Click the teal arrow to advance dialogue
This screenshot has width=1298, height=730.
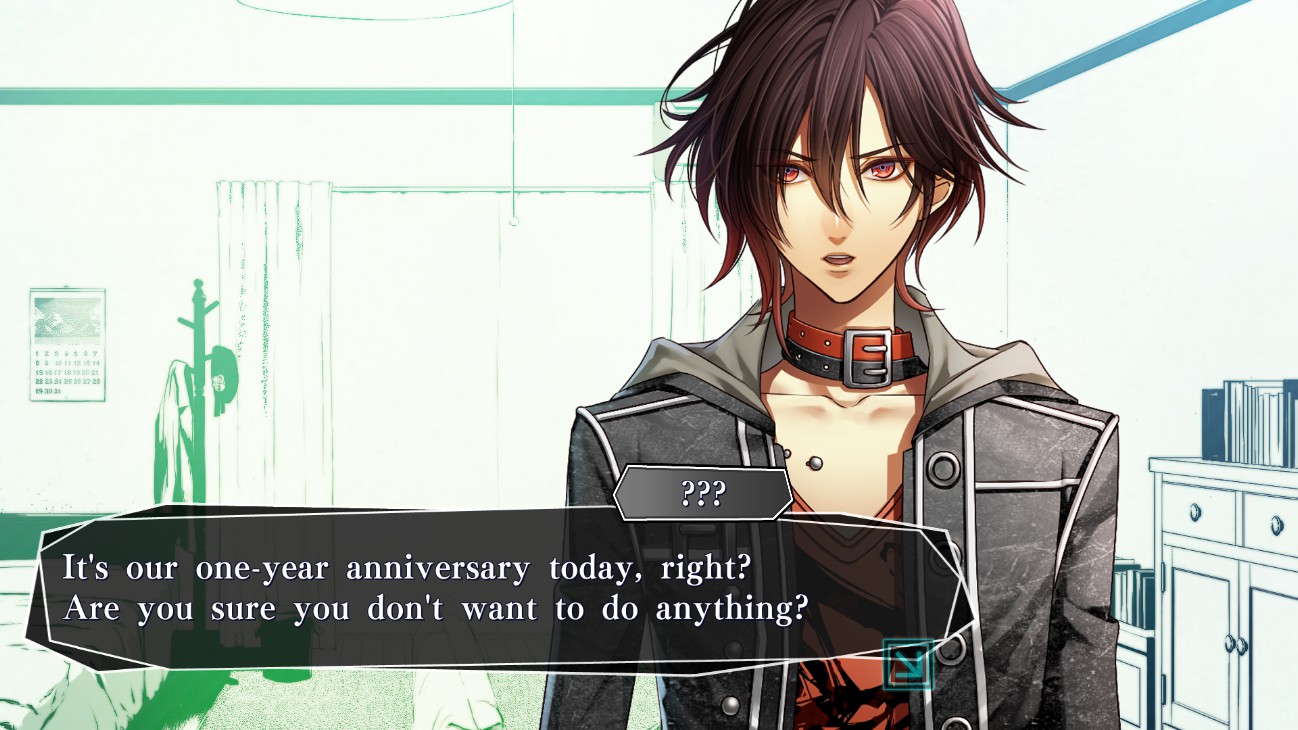pos(908,665)
